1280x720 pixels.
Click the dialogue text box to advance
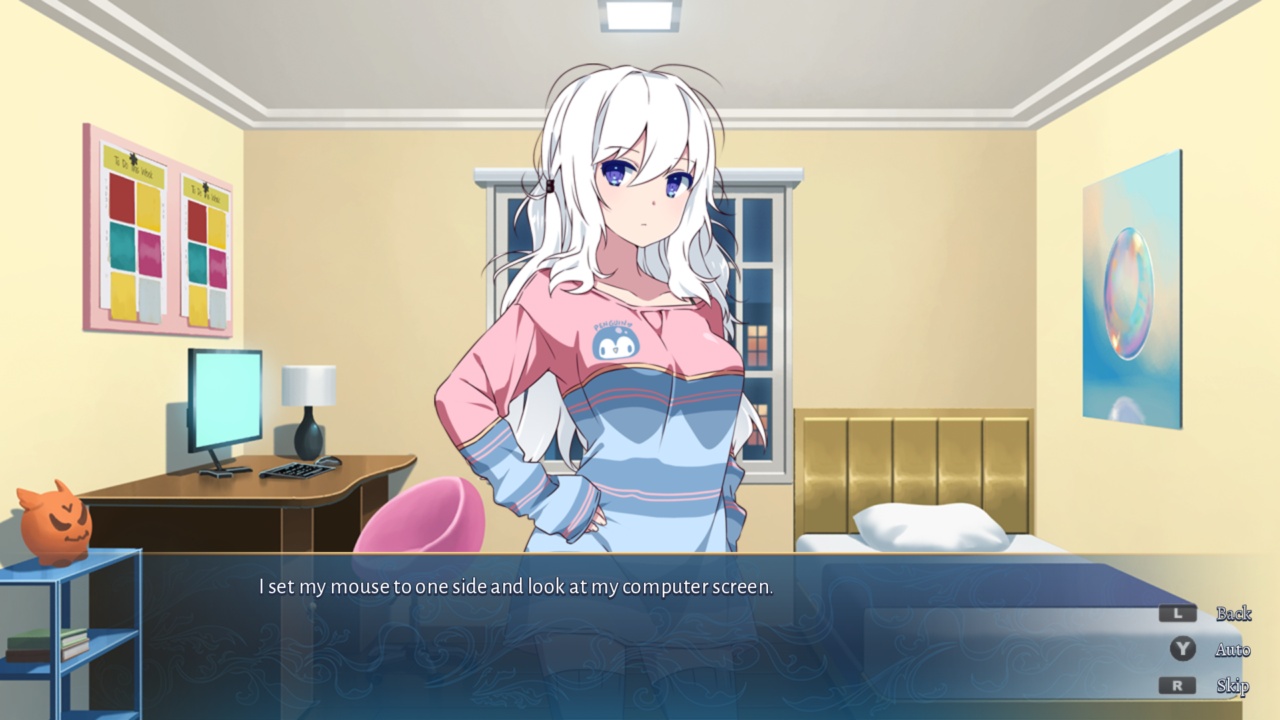point(516,588)
